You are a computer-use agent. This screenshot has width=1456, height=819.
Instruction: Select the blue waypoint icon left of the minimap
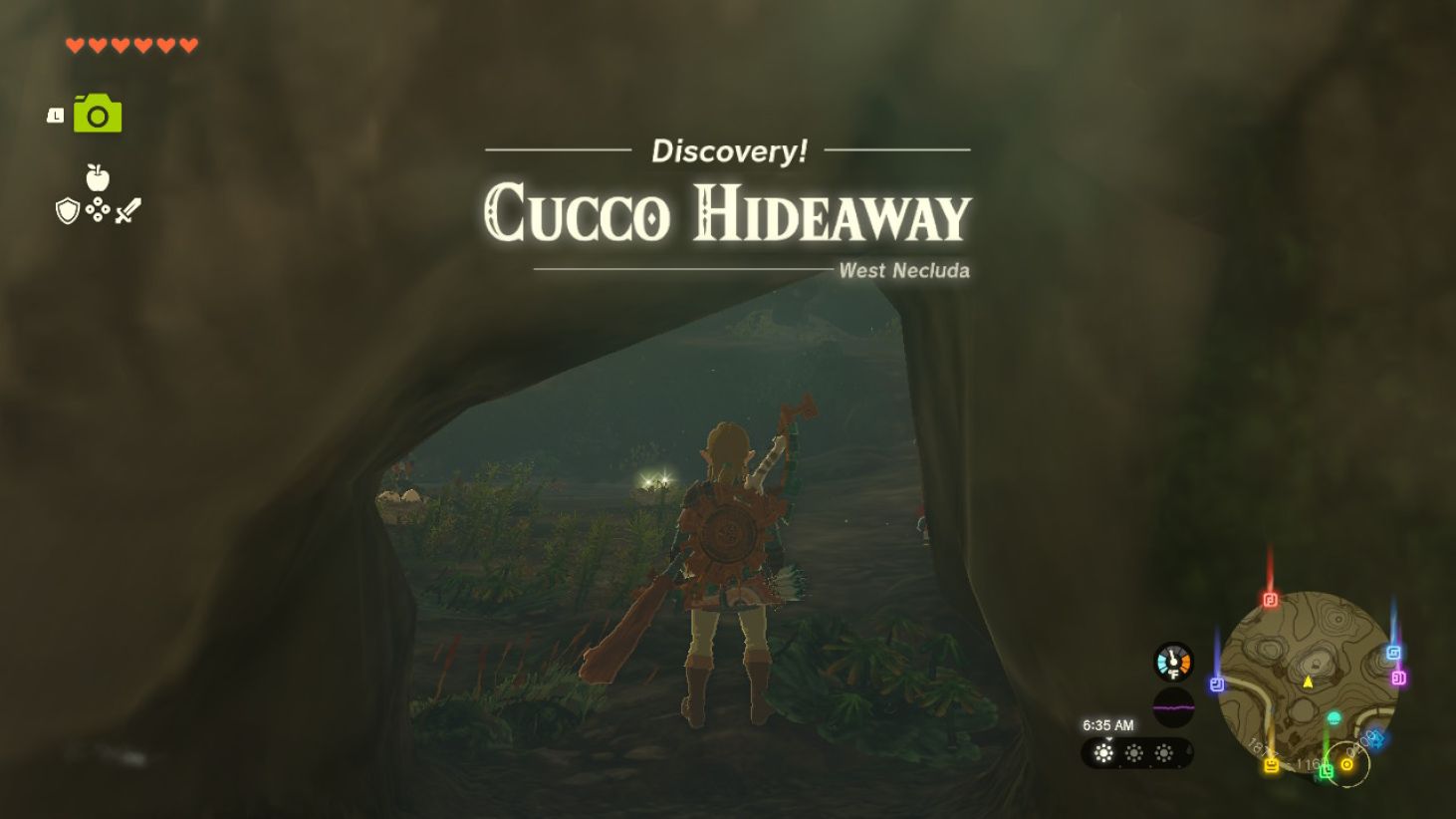click(1217, 682)
